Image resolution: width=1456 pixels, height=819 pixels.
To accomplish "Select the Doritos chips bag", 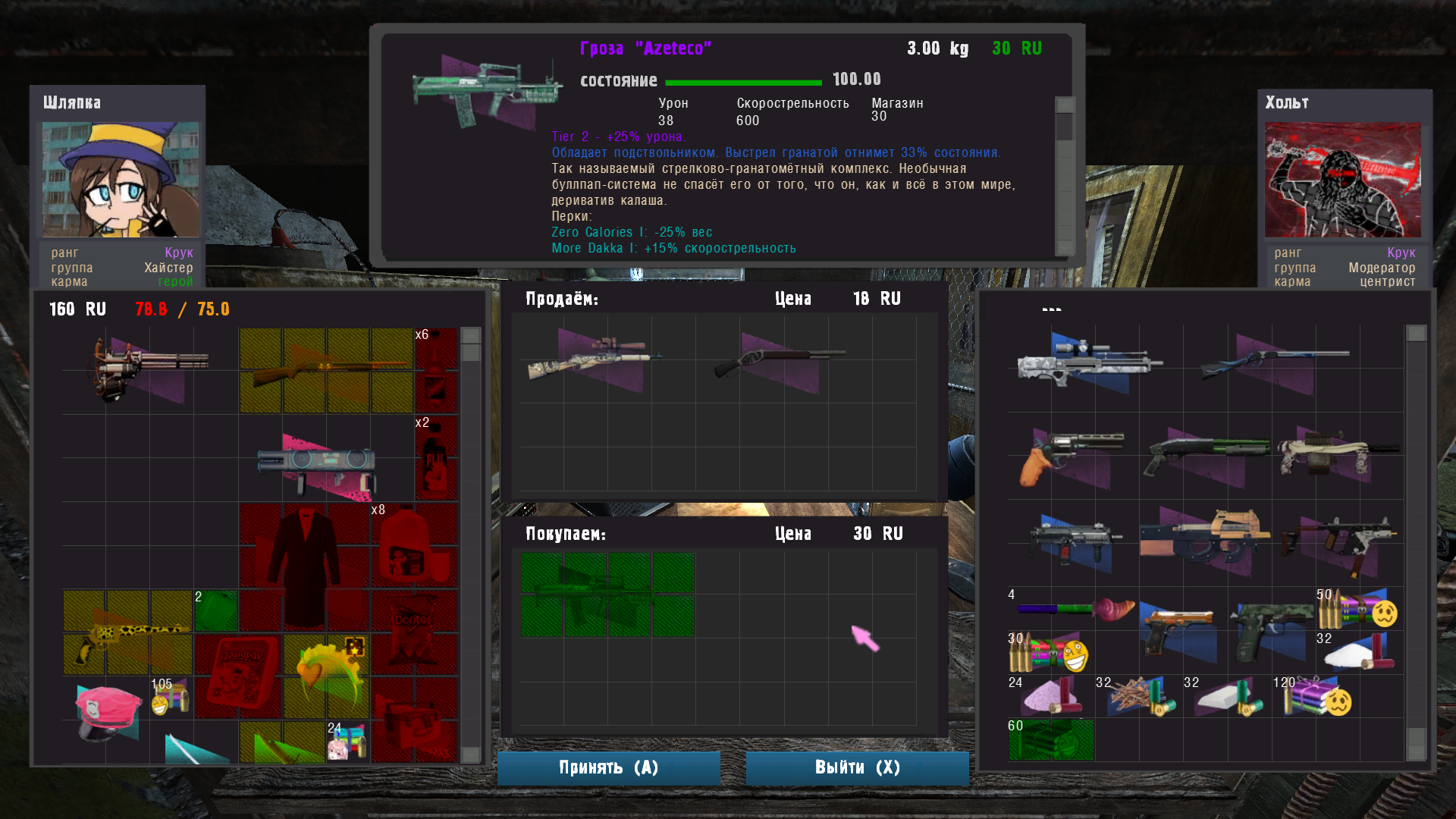I will (x=413, y=633).
